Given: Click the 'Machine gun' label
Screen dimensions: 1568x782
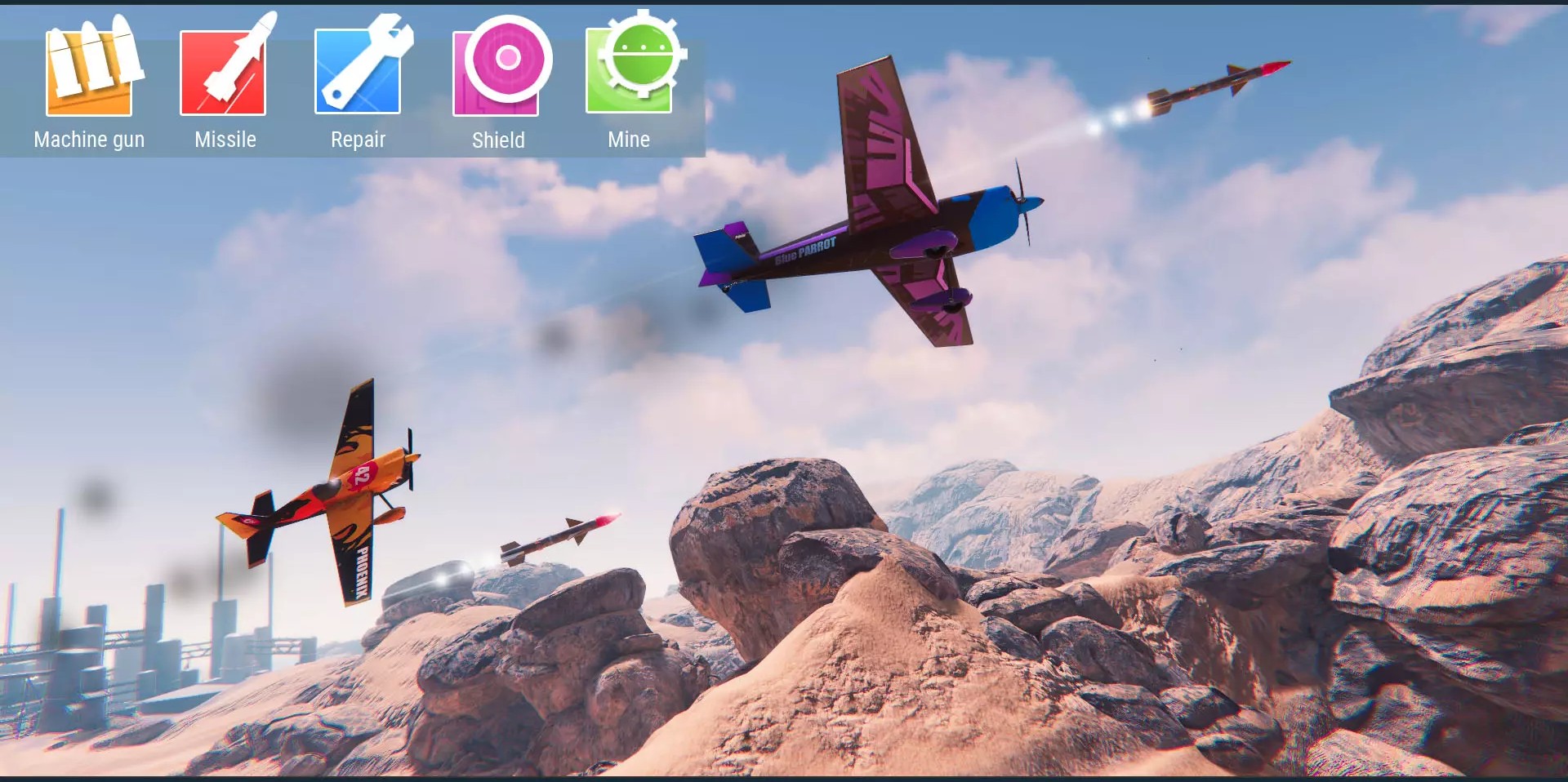Looking at the screenshot, I should (x=89, y=140).
